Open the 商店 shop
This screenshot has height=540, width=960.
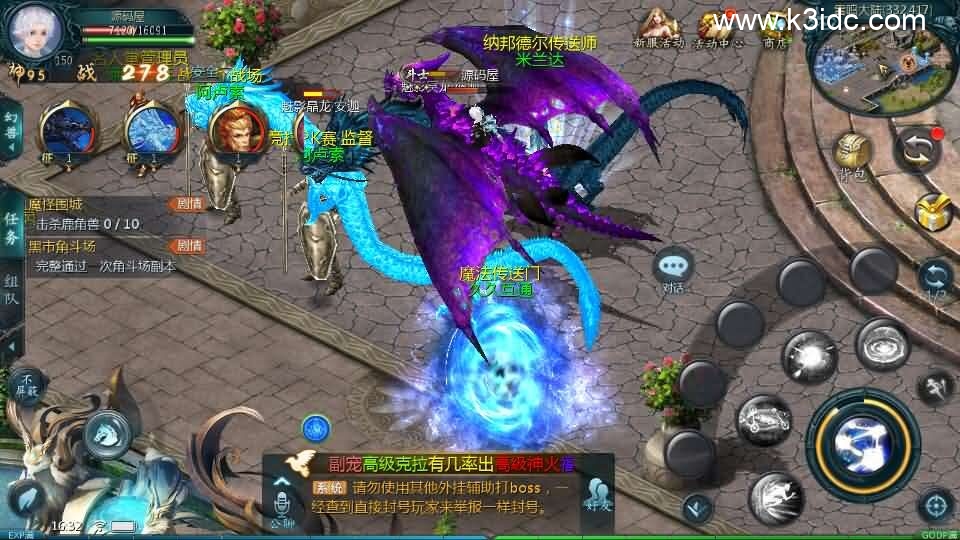[x=776, y=27]
